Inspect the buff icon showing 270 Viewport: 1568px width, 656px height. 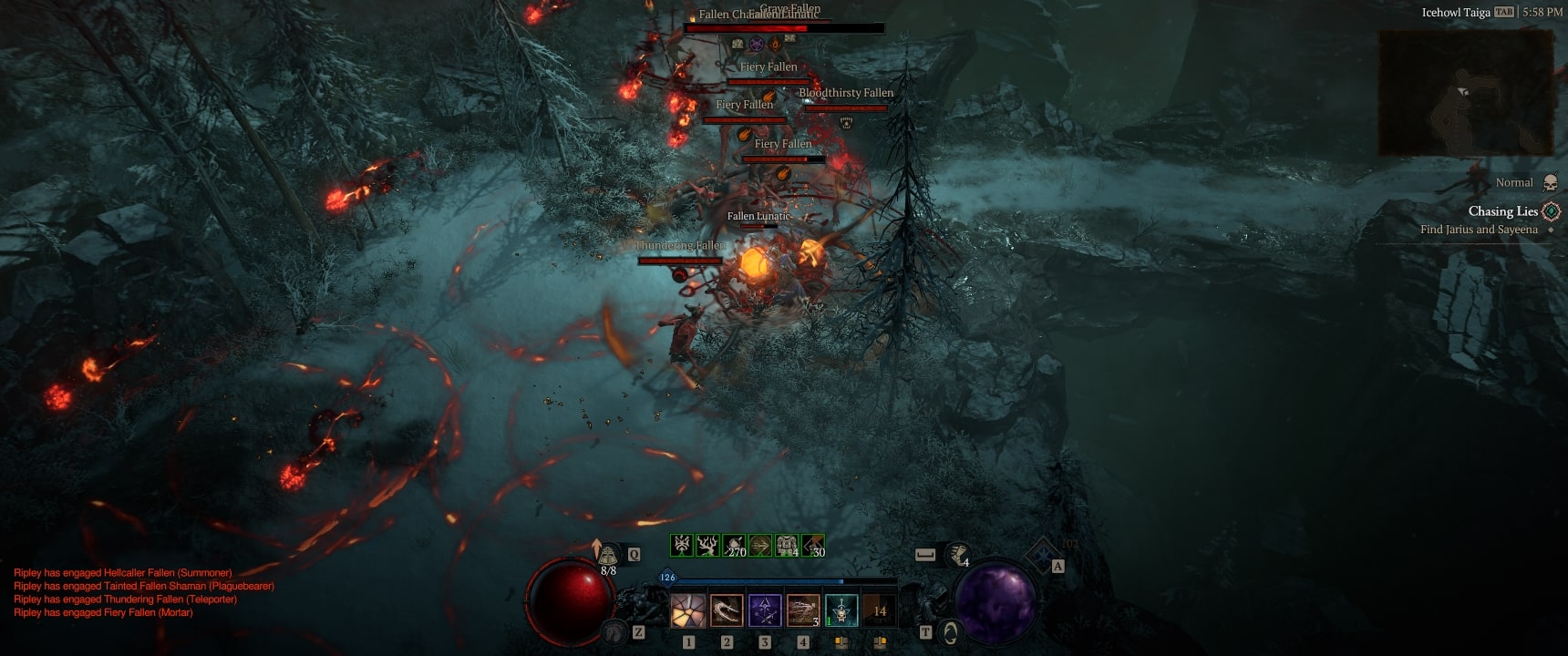tap(734, 545)
